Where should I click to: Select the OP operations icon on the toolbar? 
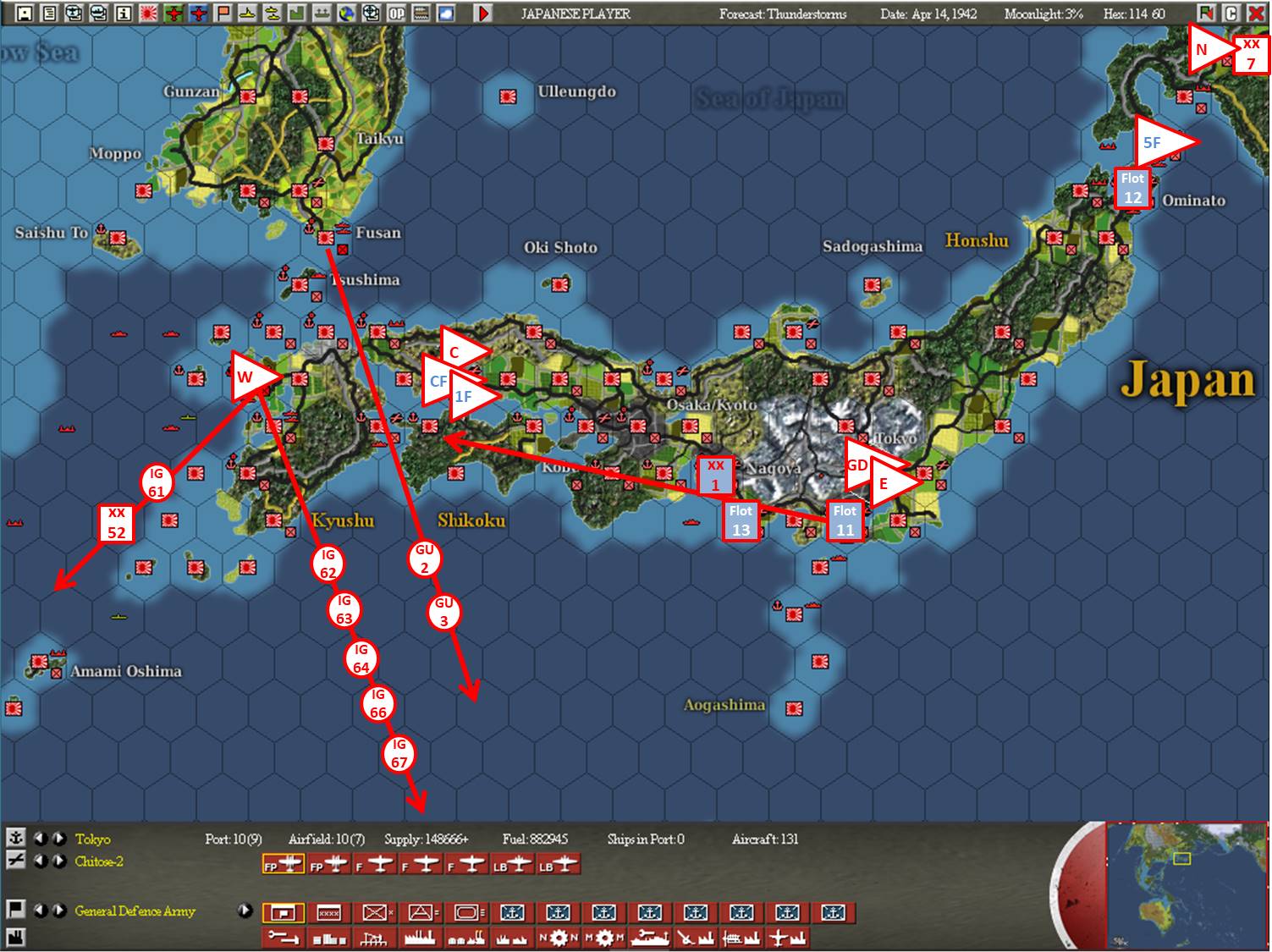point(398,13)
